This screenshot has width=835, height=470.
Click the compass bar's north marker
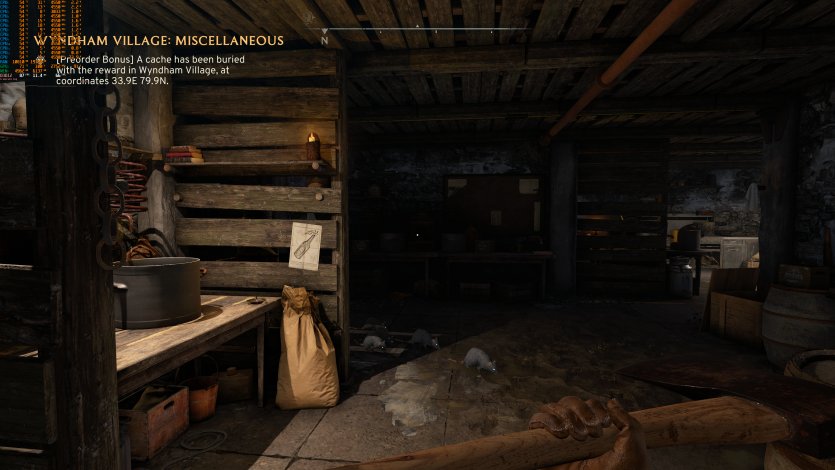(324, 42)
